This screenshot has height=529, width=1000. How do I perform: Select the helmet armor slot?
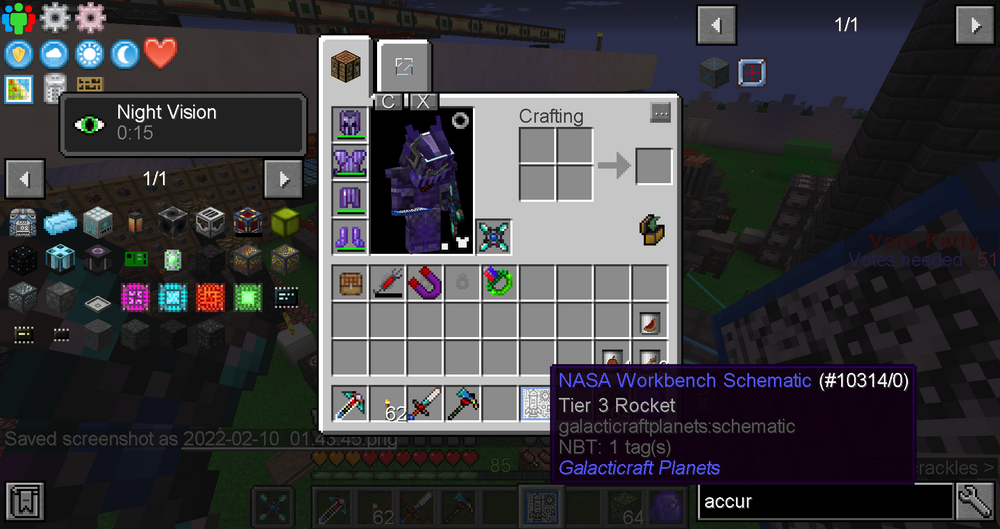pyautogui.click(x=350, y=125)
